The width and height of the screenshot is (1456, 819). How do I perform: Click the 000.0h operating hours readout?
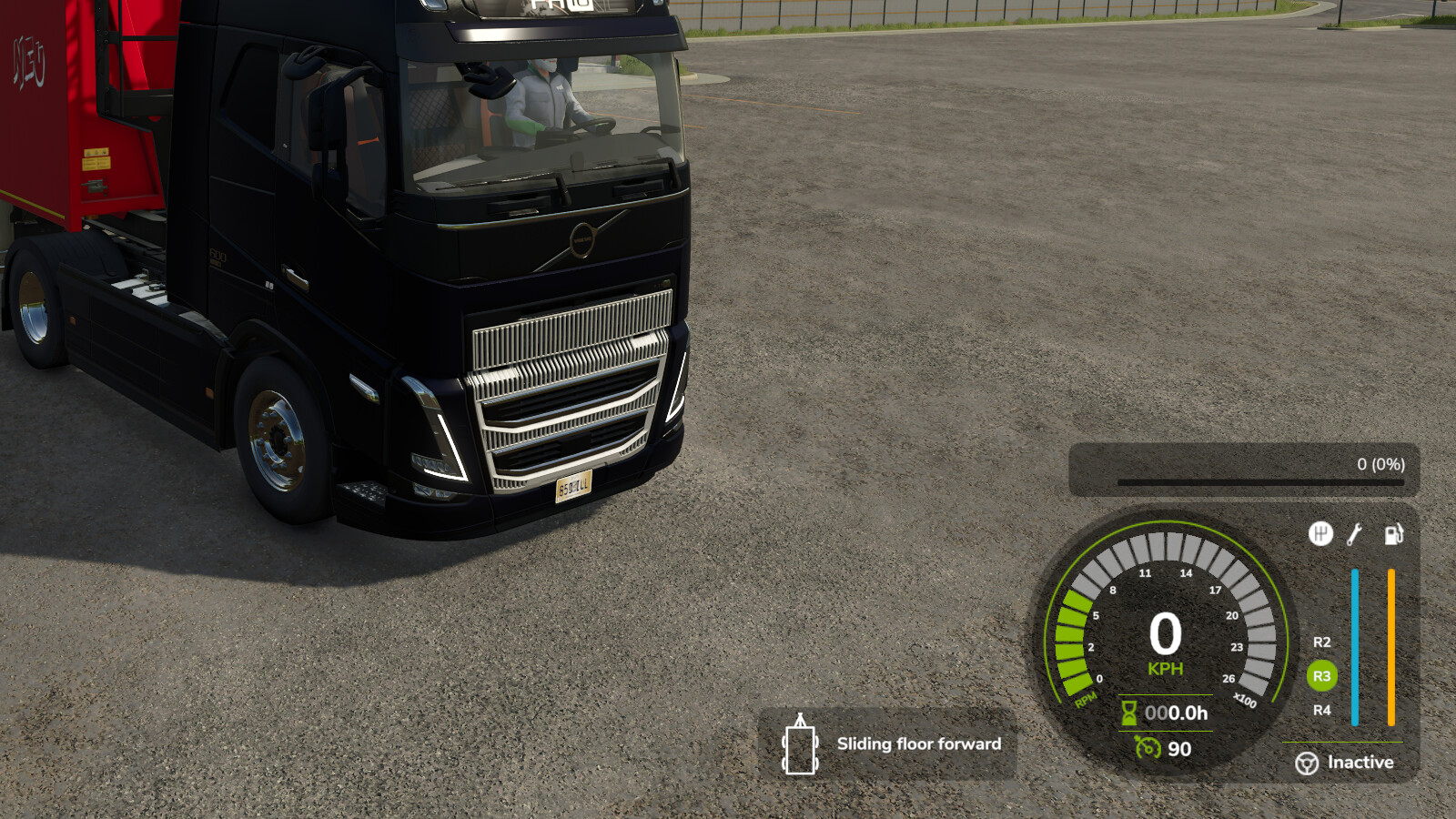[1176, 713]
